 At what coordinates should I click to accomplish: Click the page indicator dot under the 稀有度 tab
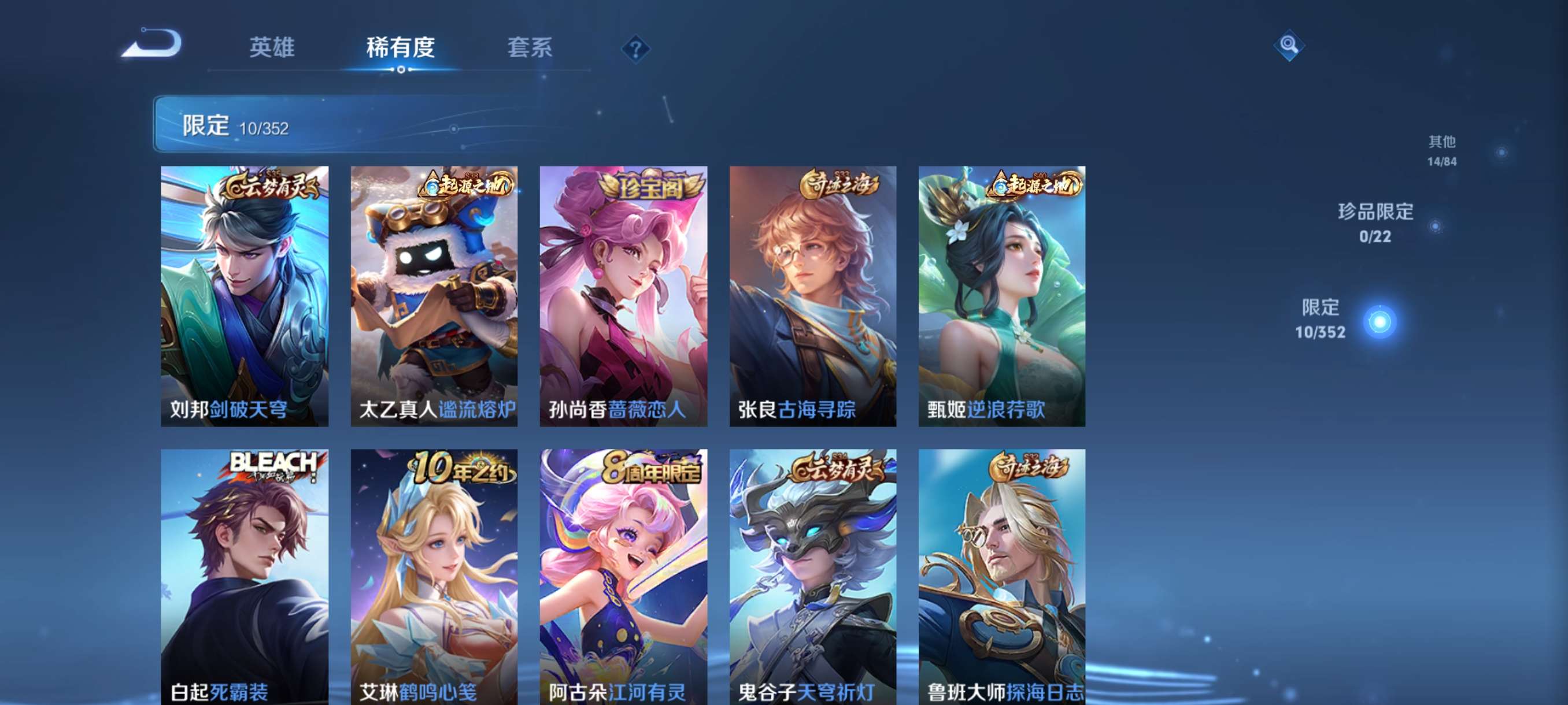pos(401,70)
